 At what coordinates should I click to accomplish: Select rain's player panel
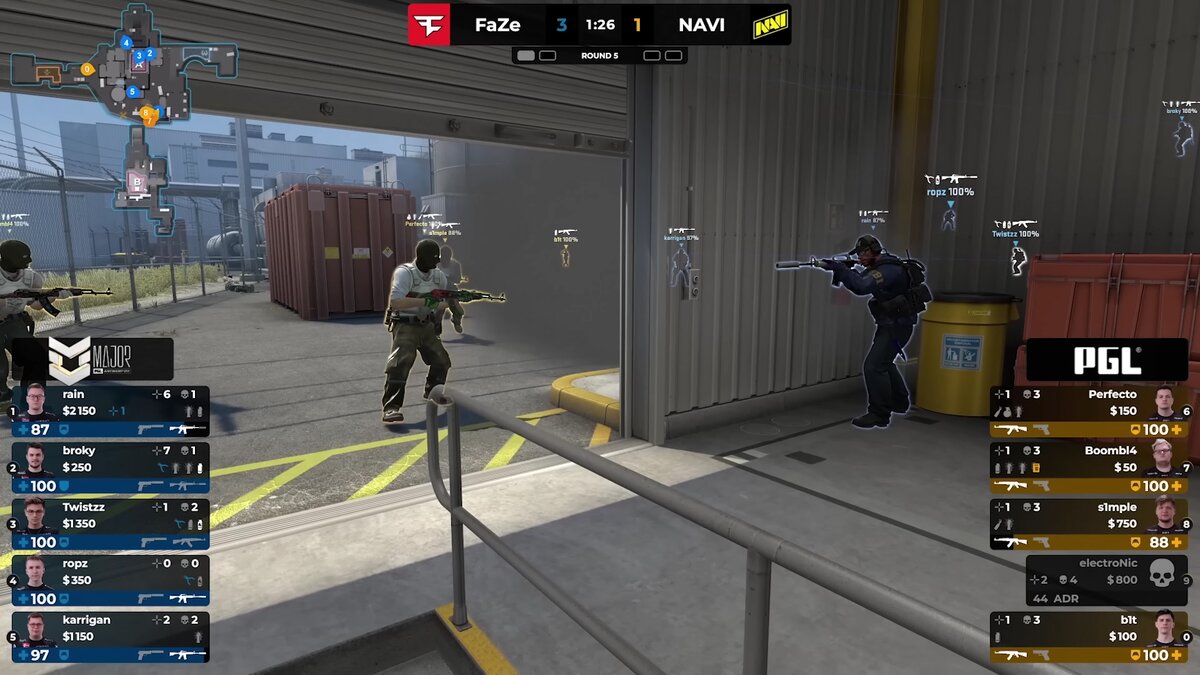[110, 410]
